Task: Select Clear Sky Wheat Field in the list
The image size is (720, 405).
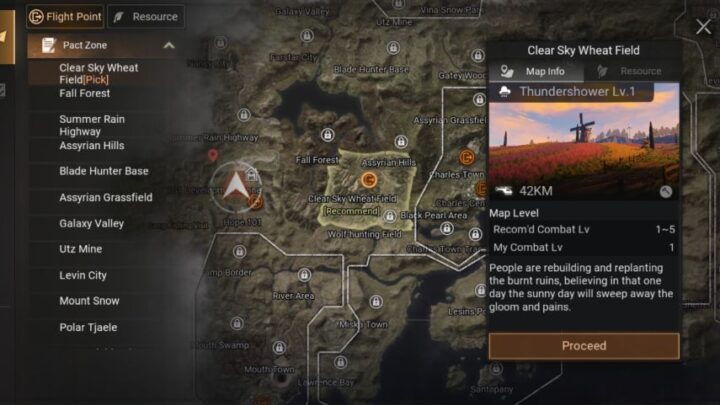Action: point(98,73)
